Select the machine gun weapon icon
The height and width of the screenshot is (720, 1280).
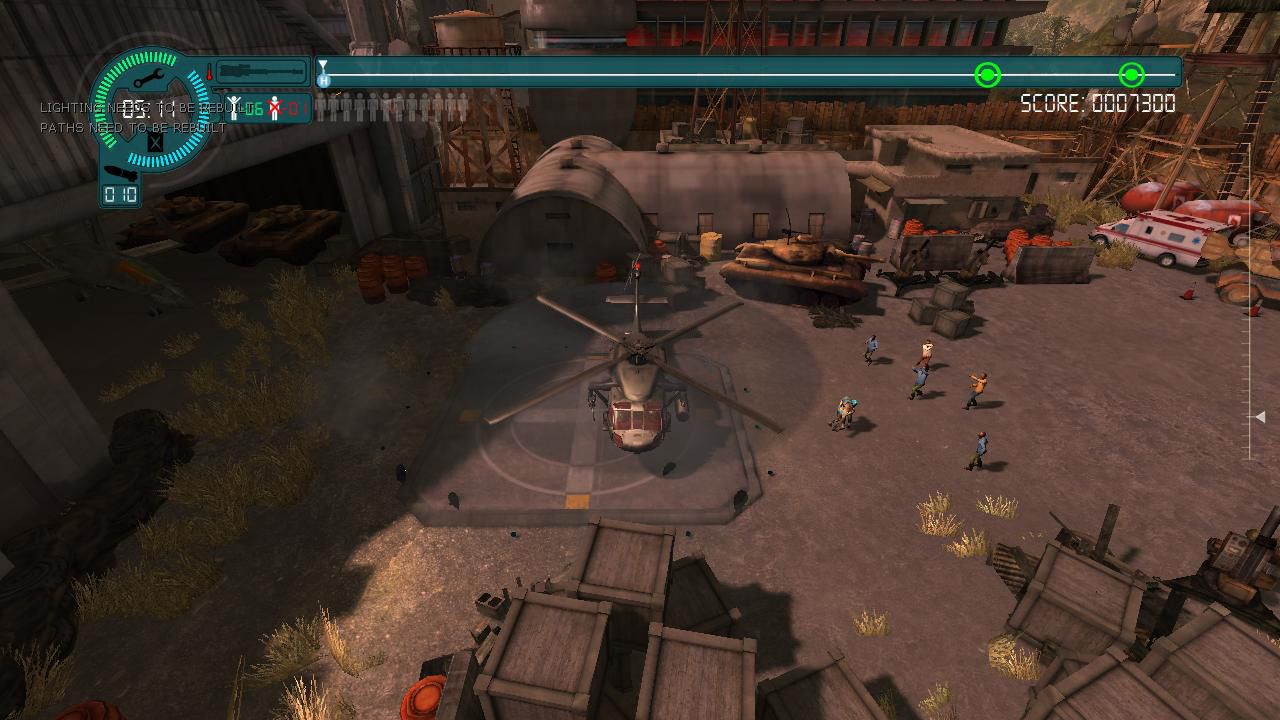tap(262, 72)
